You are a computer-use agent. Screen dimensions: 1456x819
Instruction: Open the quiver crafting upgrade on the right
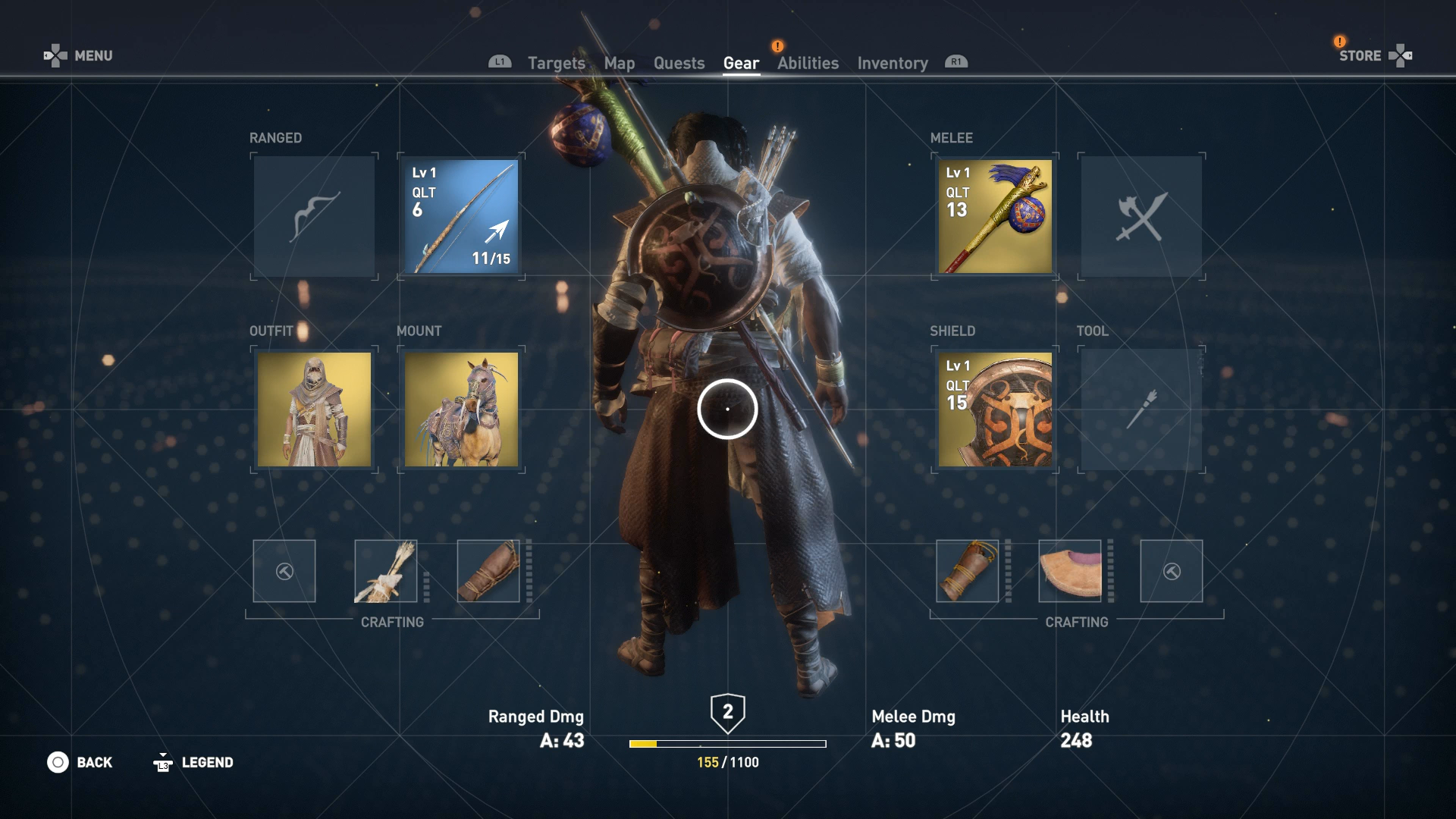tap(967, 573)
